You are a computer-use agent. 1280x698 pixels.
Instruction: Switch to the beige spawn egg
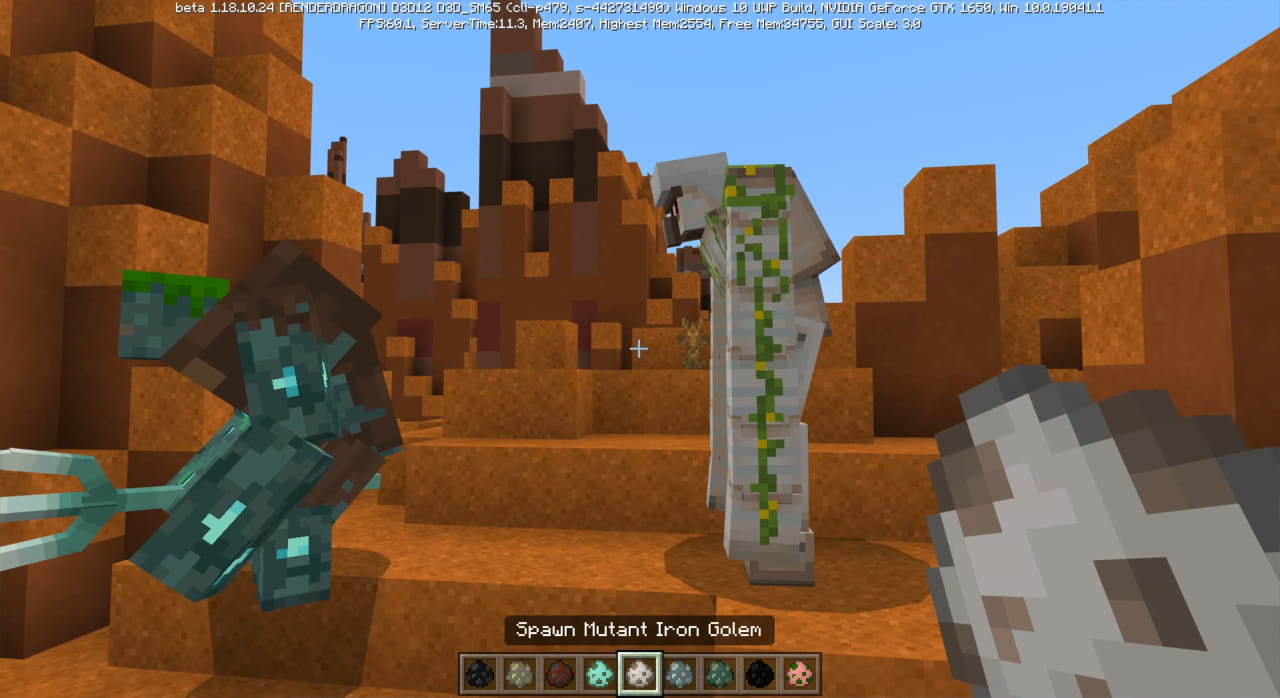click(x=518, y=673)
